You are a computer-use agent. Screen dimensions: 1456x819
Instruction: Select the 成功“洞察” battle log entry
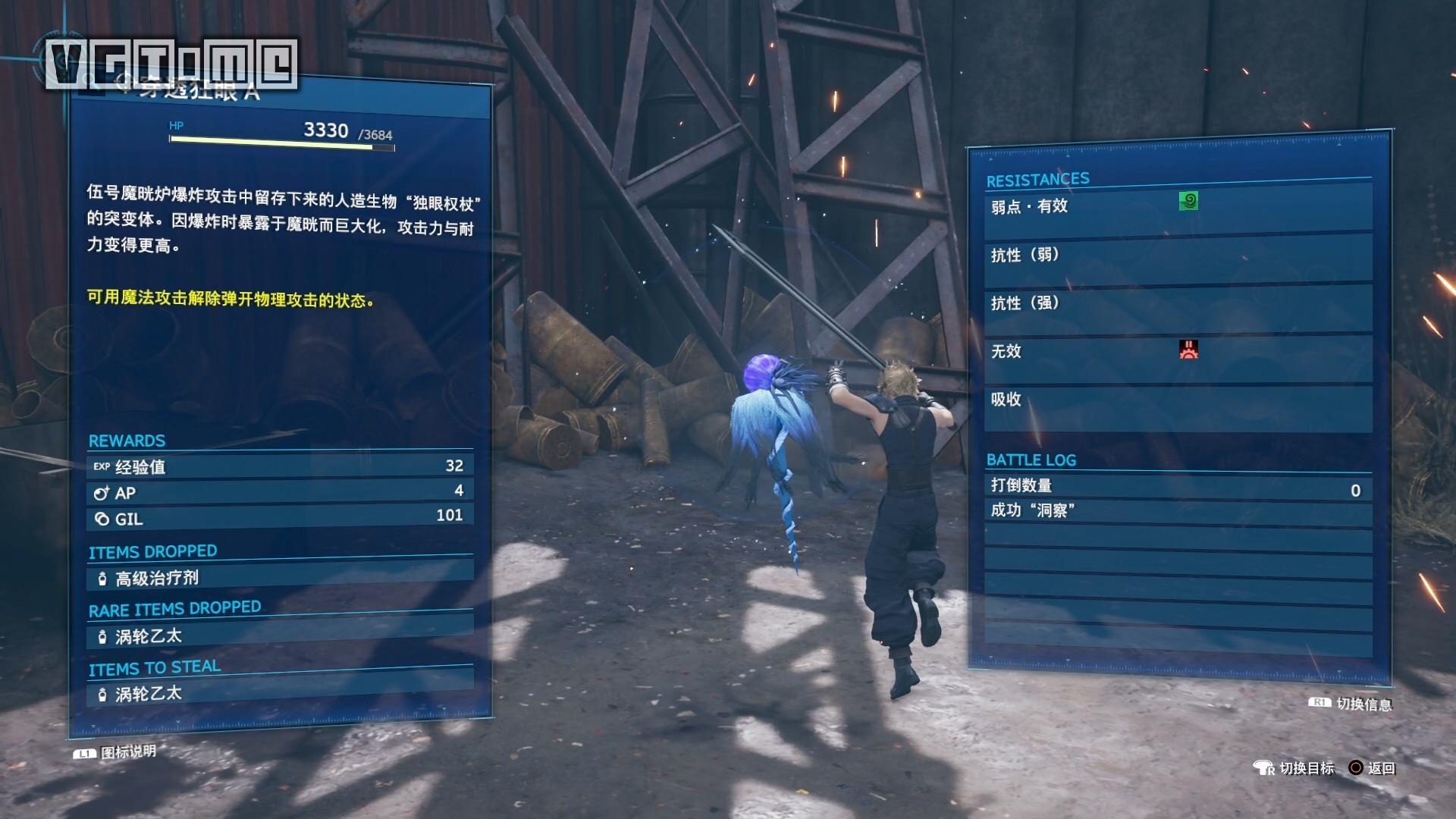(1177, 511)
